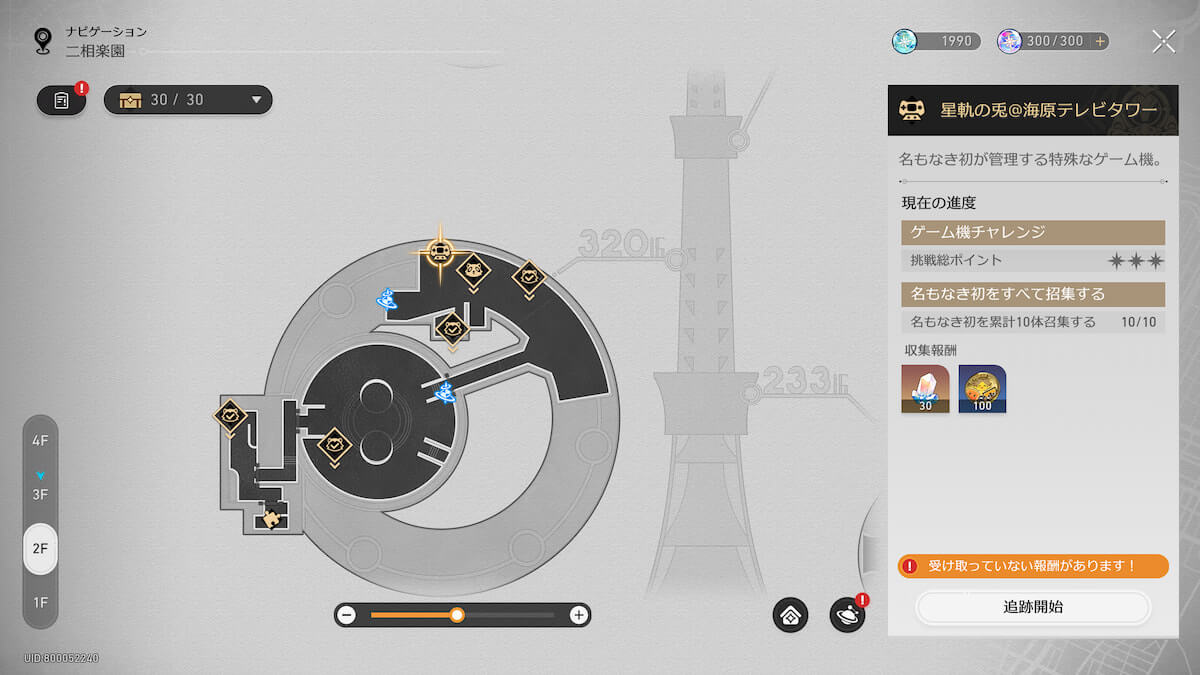Screen dimensions: 1200x675
Task: Add more trailblaze power with plus icon
Action: click(x=1100, y=41)
